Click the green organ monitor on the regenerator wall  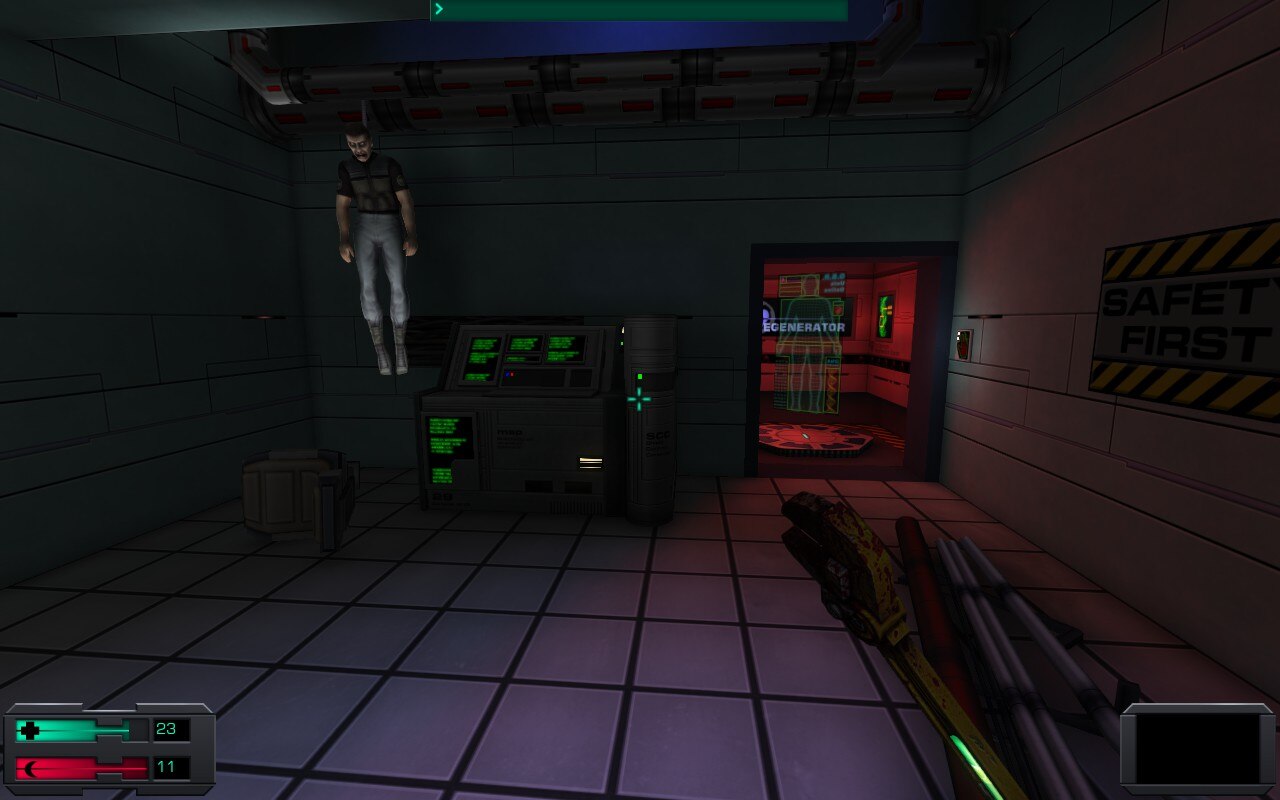(884, 318)
